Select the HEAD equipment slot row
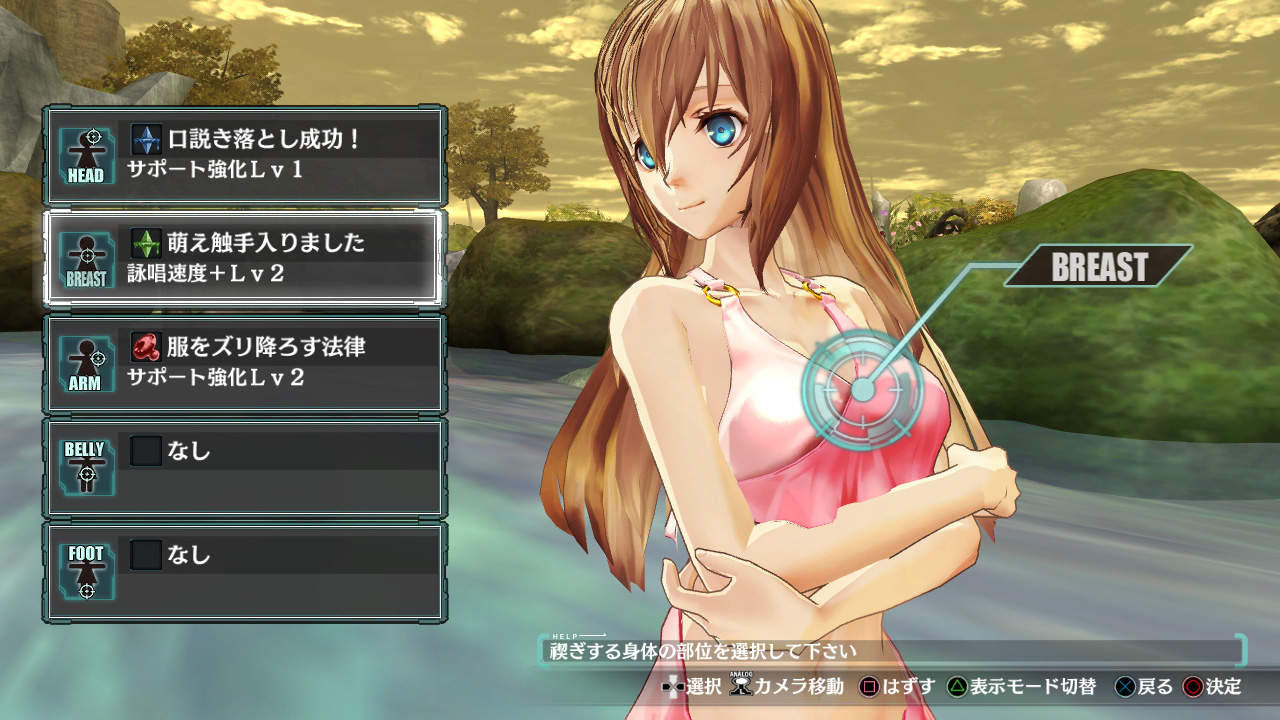The image size is (1280, 720). [244, 155]
